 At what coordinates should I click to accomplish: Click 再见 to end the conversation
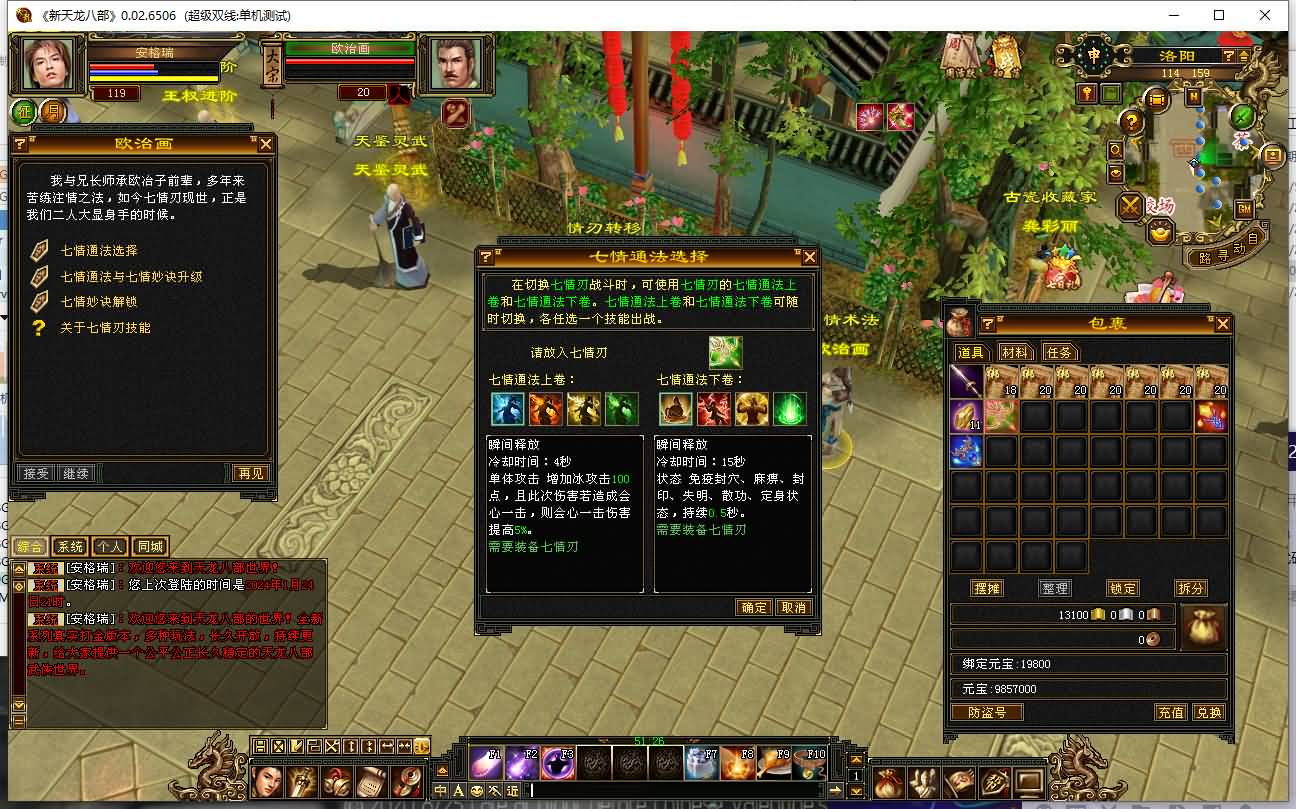tap(250, 473)
